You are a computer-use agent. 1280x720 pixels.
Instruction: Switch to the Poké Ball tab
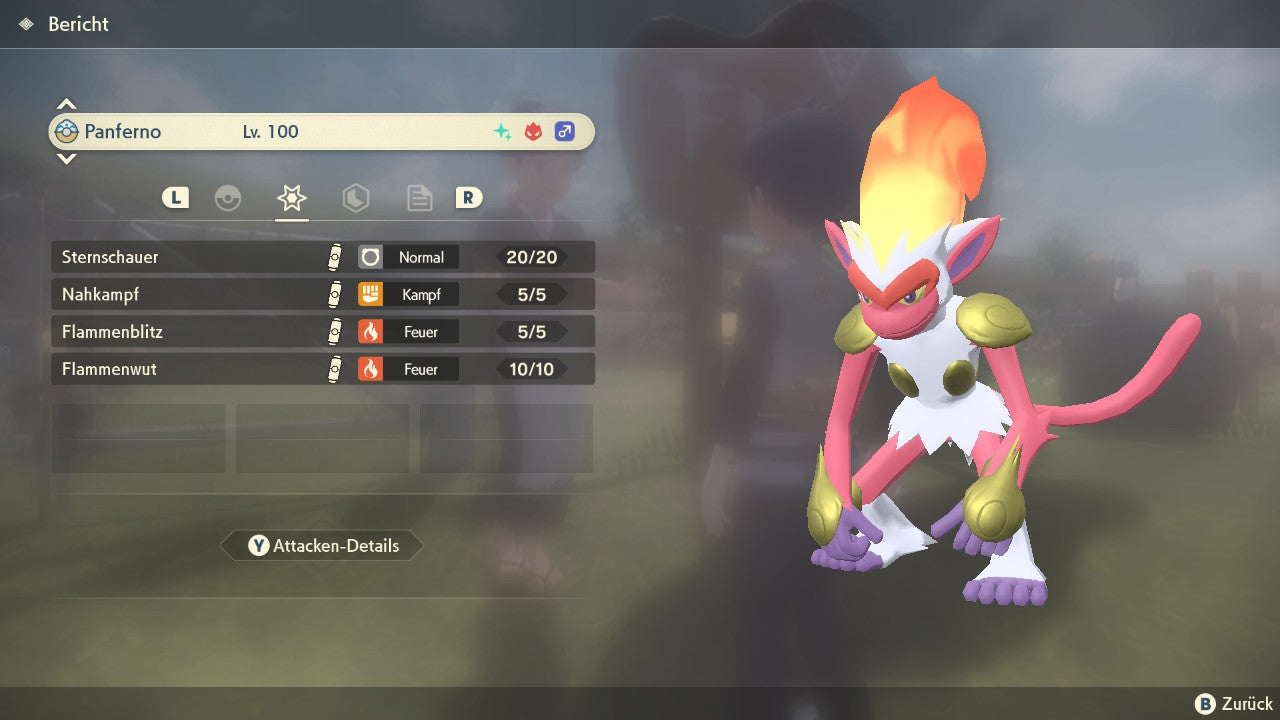pos(228,198)
